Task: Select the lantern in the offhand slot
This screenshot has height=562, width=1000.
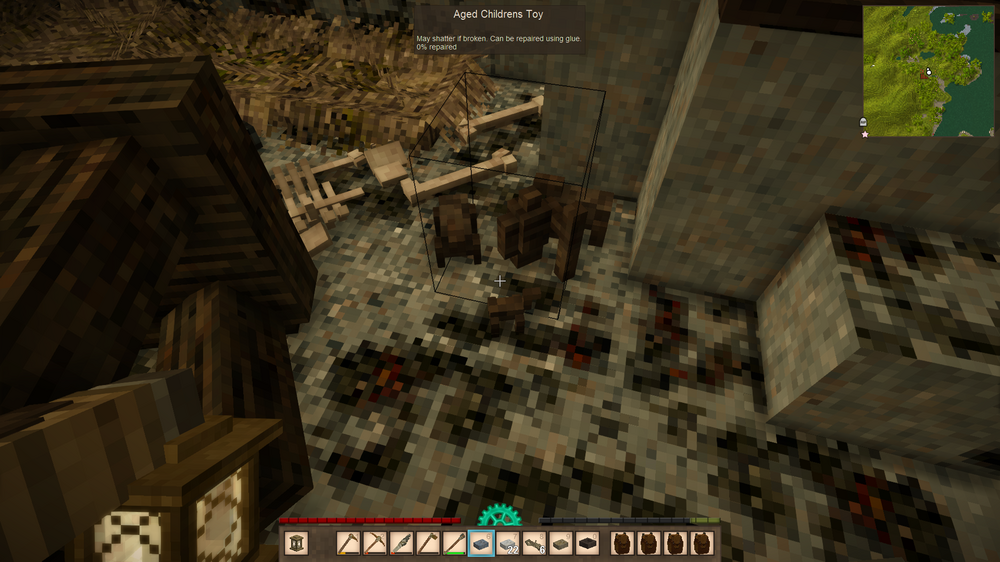Action: pyautogui.click(x=296, y=543)
